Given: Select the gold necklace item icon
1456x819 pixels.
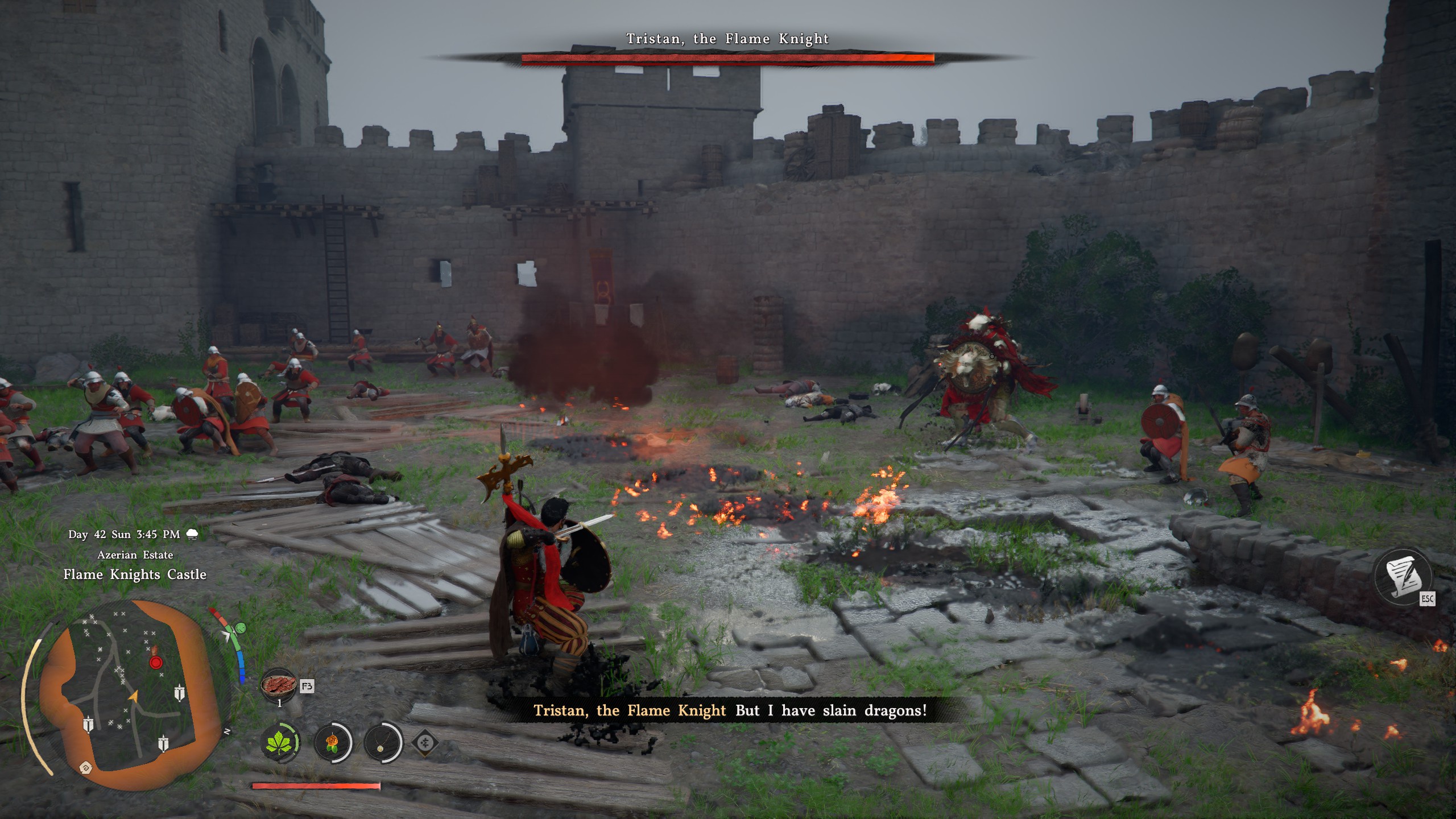Looking at the screenshot, I should [382, 742].
